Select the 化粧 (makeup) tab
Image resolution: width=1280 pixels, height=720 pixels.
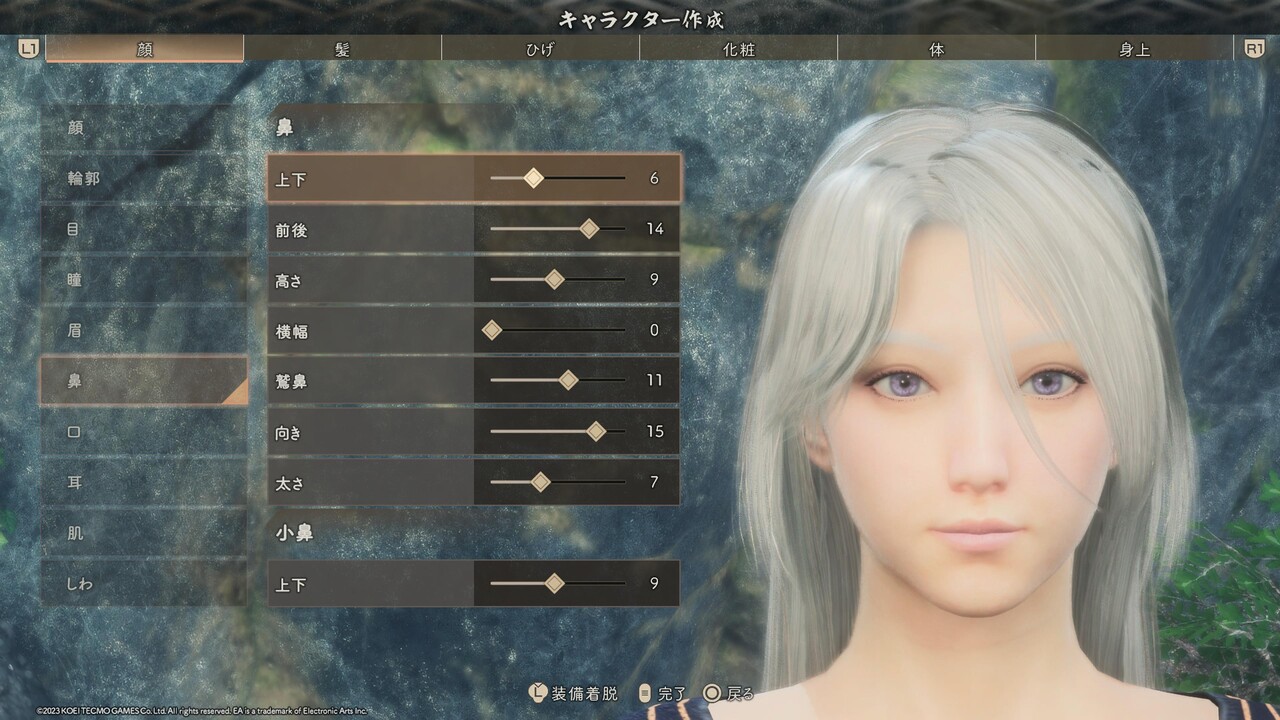coord(738,49)
